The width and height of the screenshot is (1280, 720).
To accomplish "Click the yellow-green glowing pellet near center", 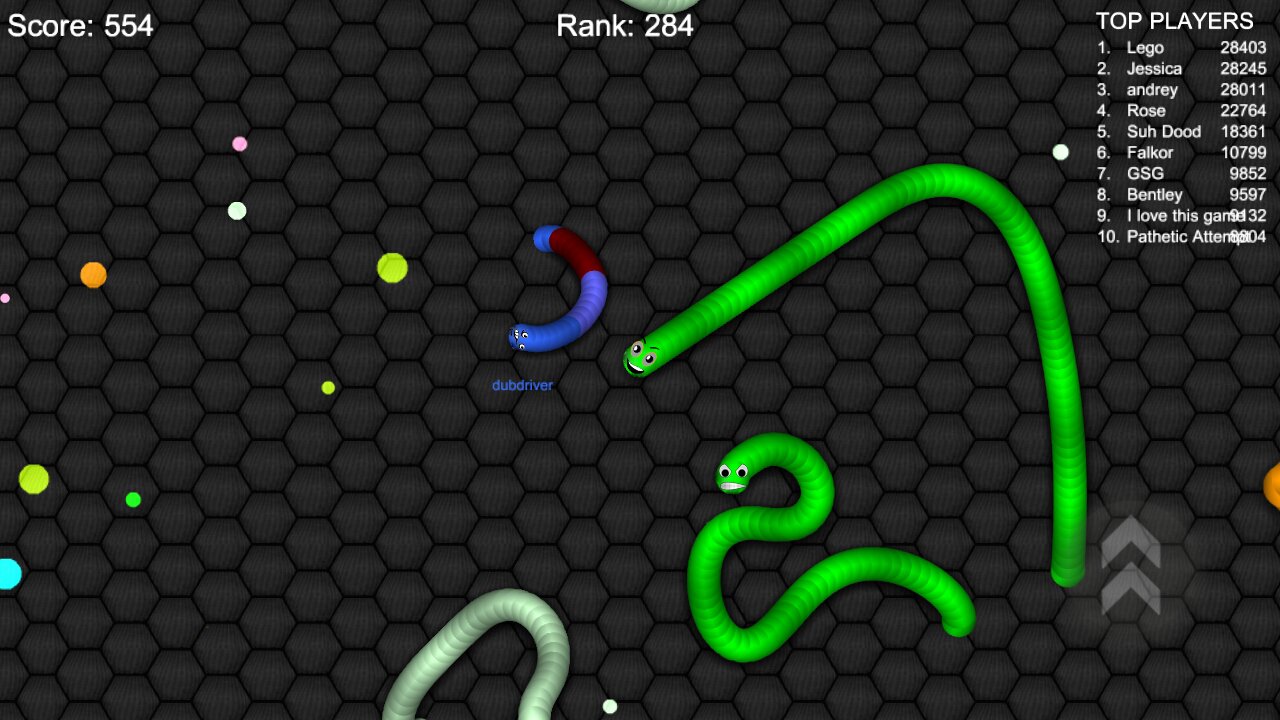I will tap(390, 267).
